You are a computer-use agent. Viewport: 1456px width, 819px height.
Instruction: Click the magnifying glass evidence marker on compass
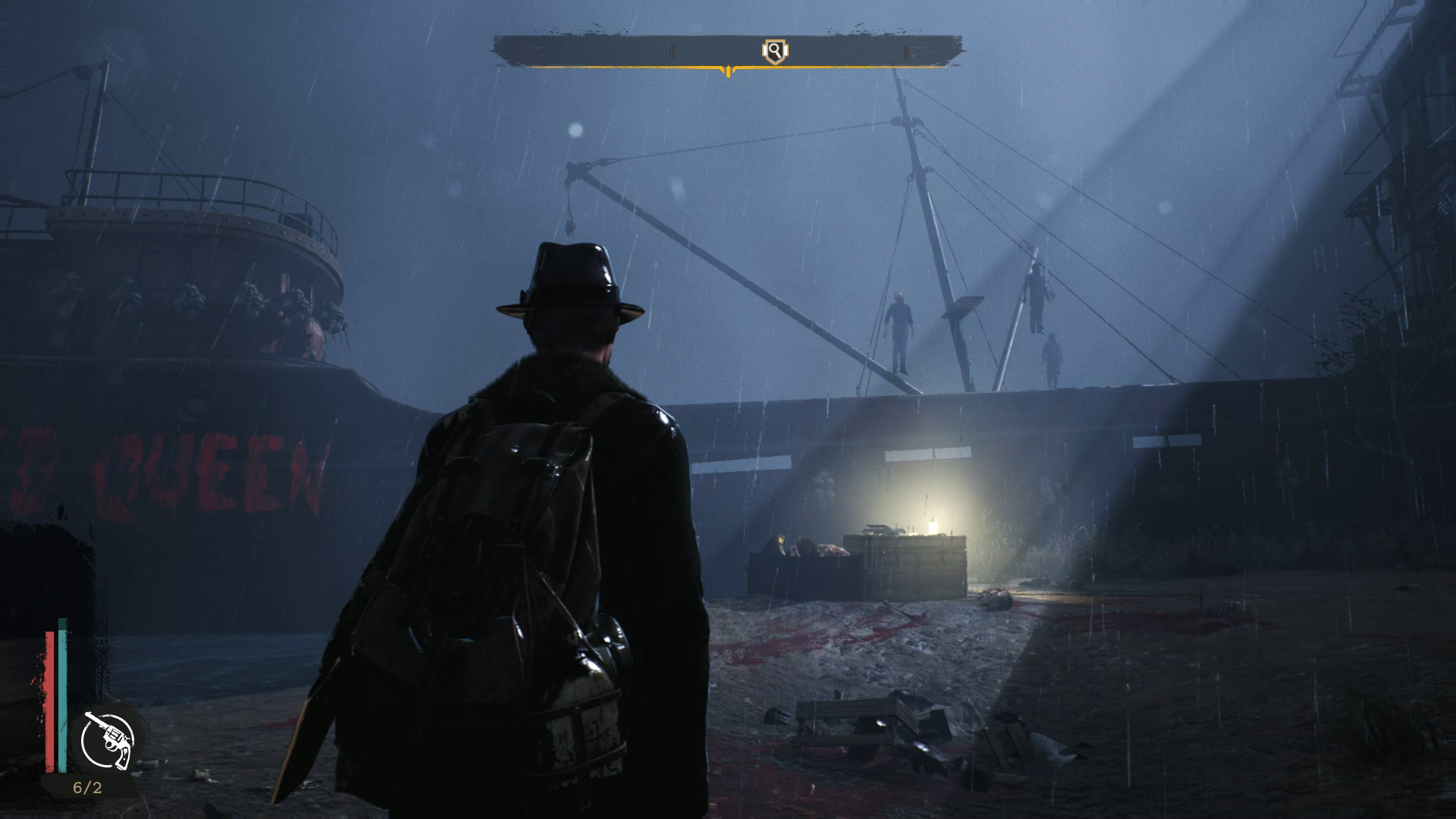point(774,52)
